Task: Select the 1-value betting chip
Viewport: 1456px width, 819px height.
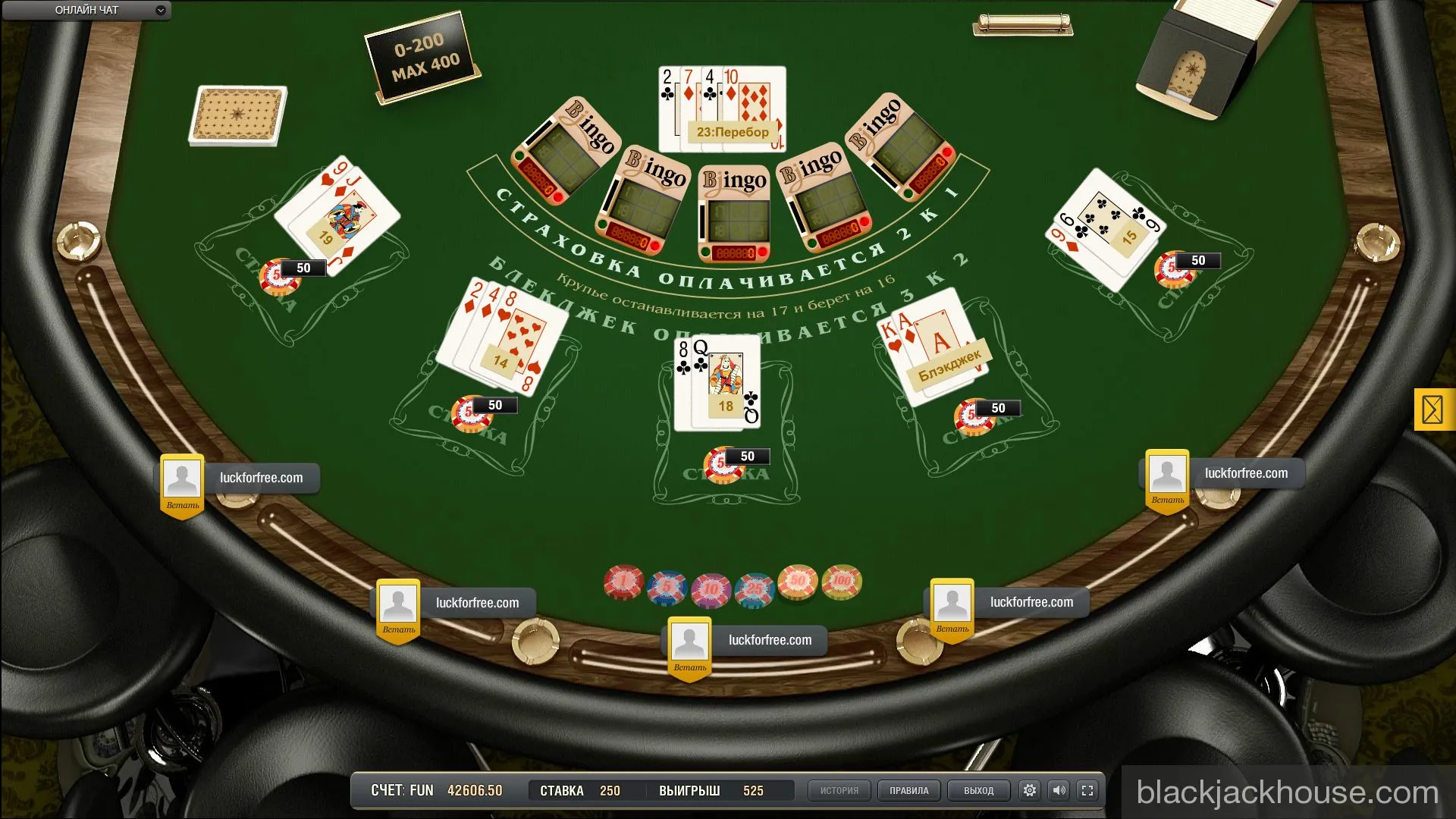Action: (623, 581)
